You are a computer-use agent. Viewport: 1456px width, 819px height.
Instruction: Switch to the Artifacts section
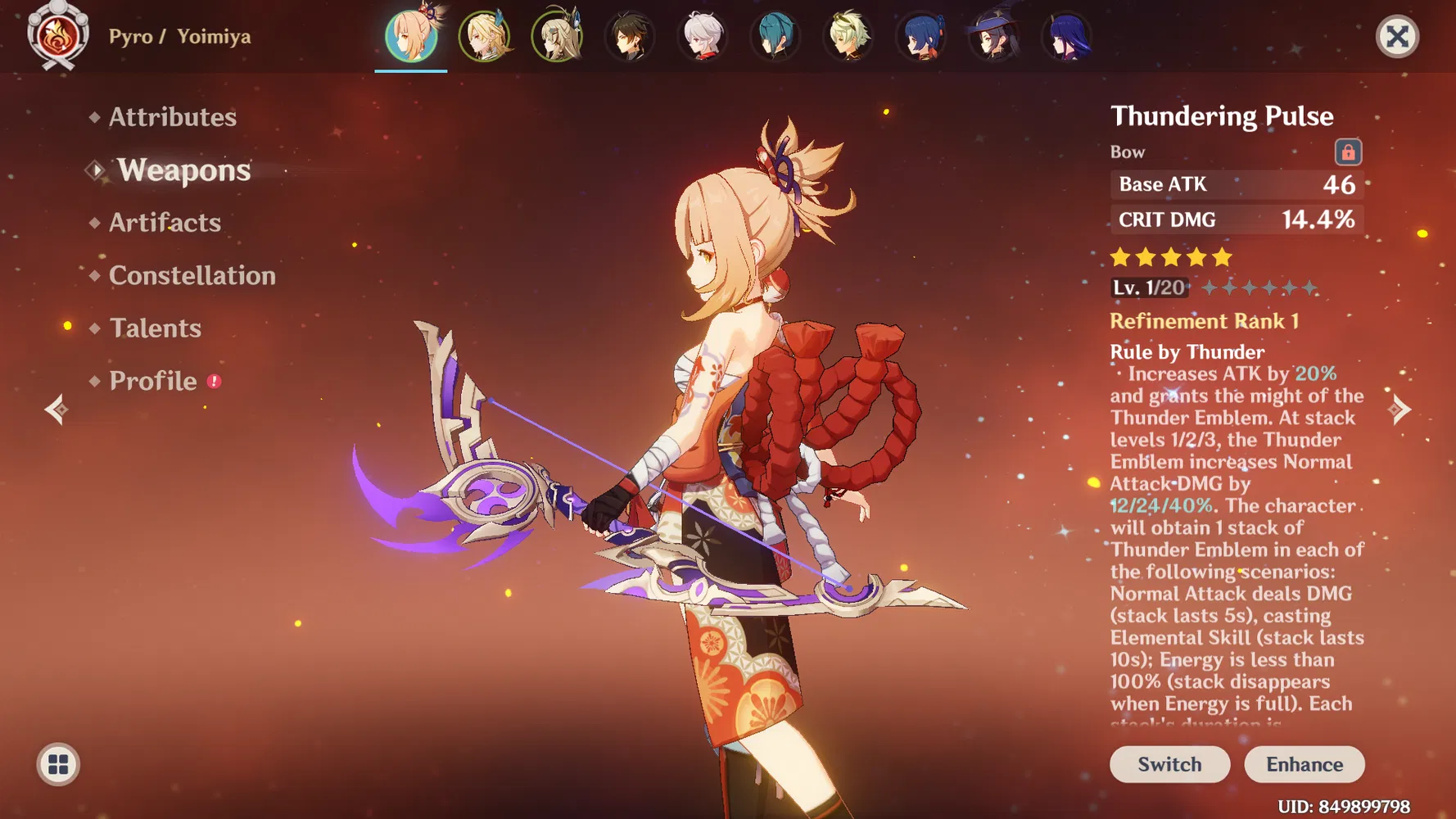pyautogui.click(x=165, y=223)
